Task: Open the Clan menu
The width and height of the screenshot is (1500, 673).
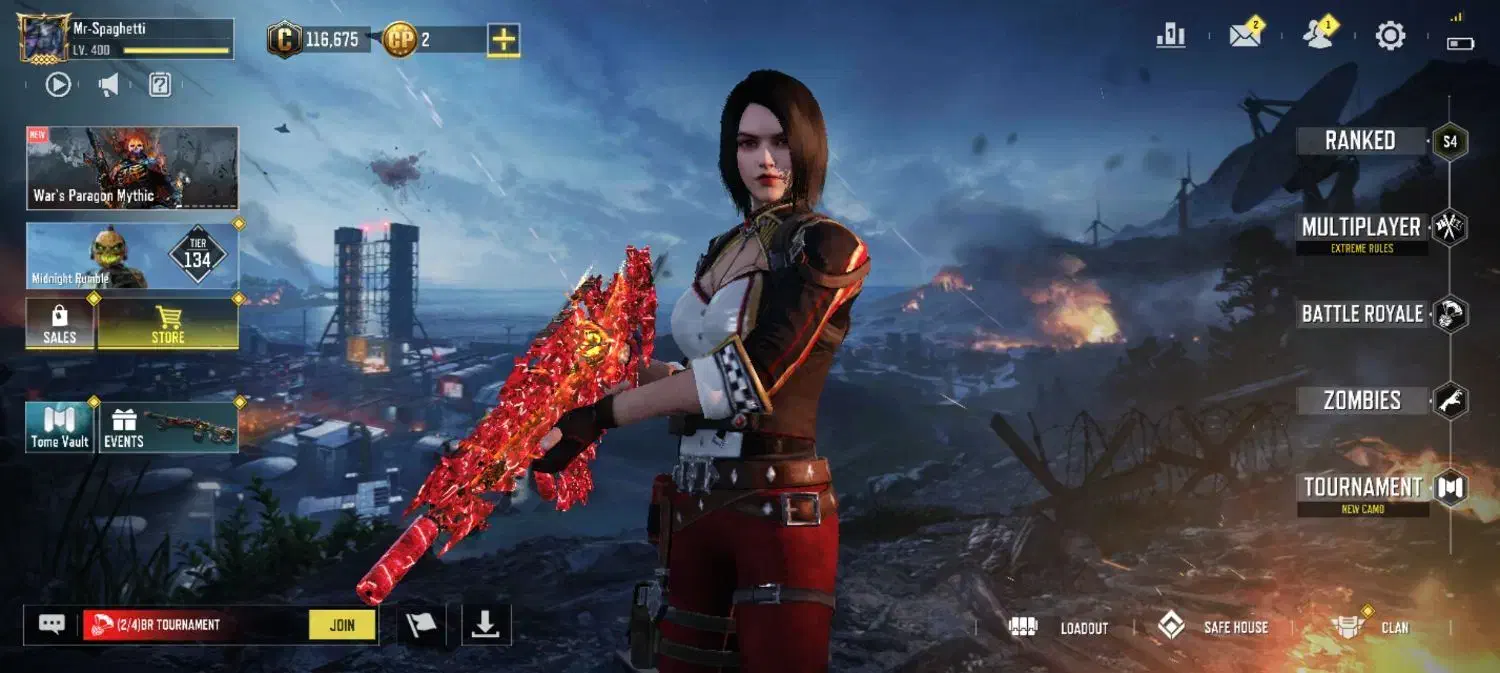Action: click(x=1370, y=627)
